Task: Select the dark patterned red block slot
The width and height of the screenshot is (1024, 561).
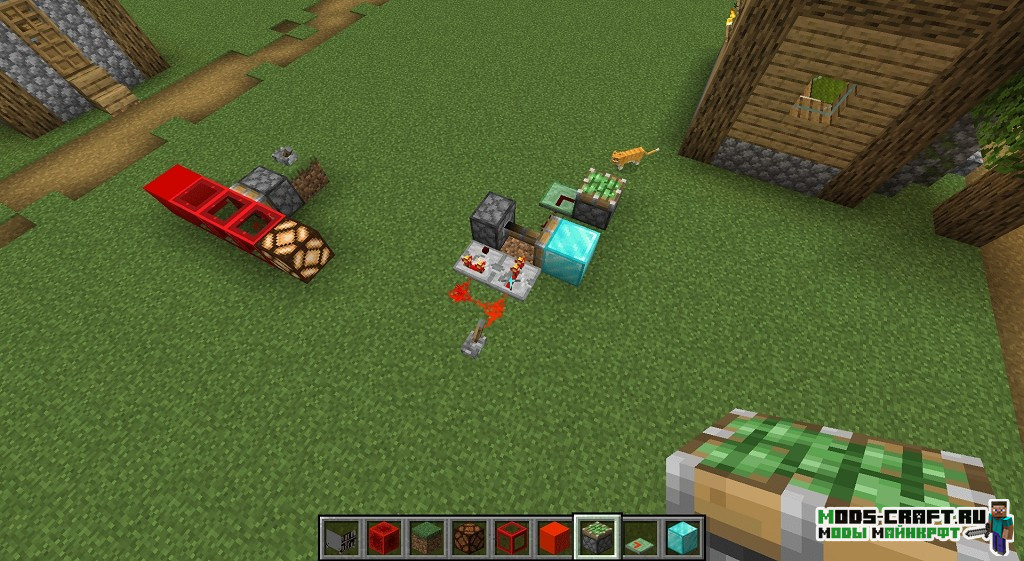Action: pyautogui.click(x=382, y=537)
